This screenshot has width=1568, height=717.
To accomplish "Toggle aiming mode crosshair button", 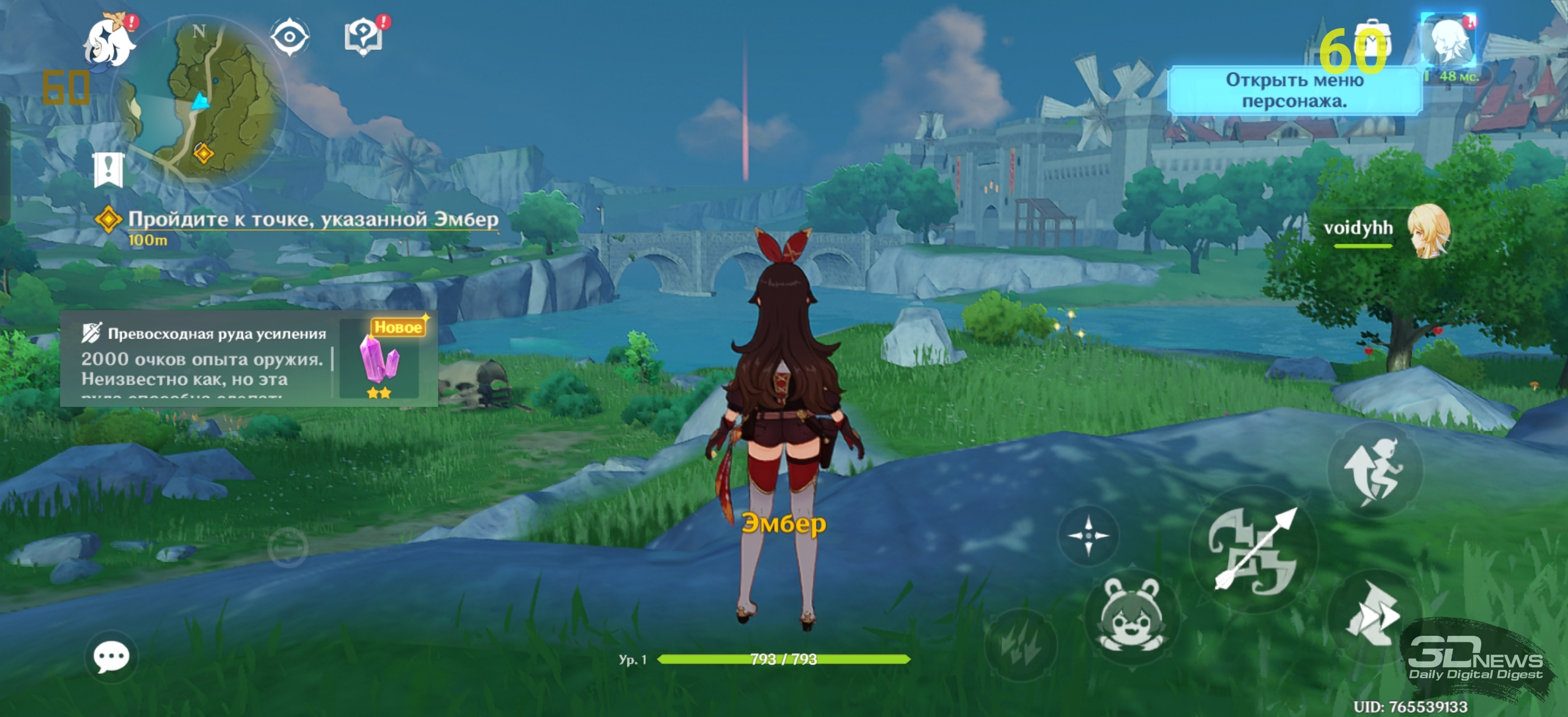I will 1088,536.
